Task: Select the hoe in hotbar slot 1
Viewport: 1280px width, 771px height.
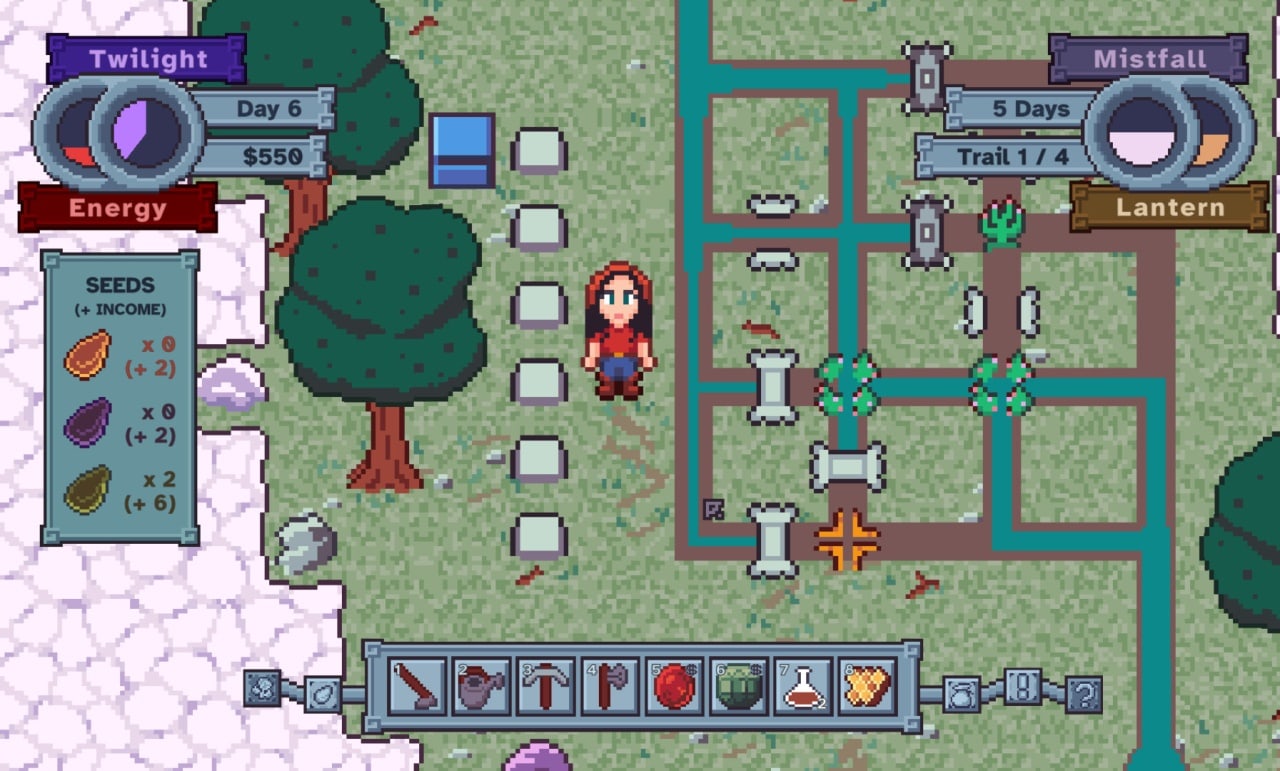Action: (x=417, y=687)
